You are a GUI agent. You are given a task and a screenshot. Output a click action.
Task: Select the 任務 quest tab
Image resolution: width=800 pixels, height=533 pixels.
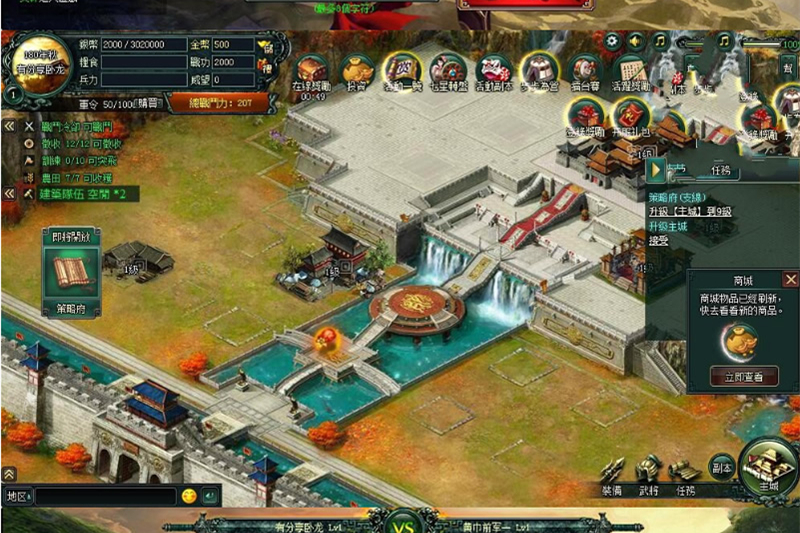725,170
